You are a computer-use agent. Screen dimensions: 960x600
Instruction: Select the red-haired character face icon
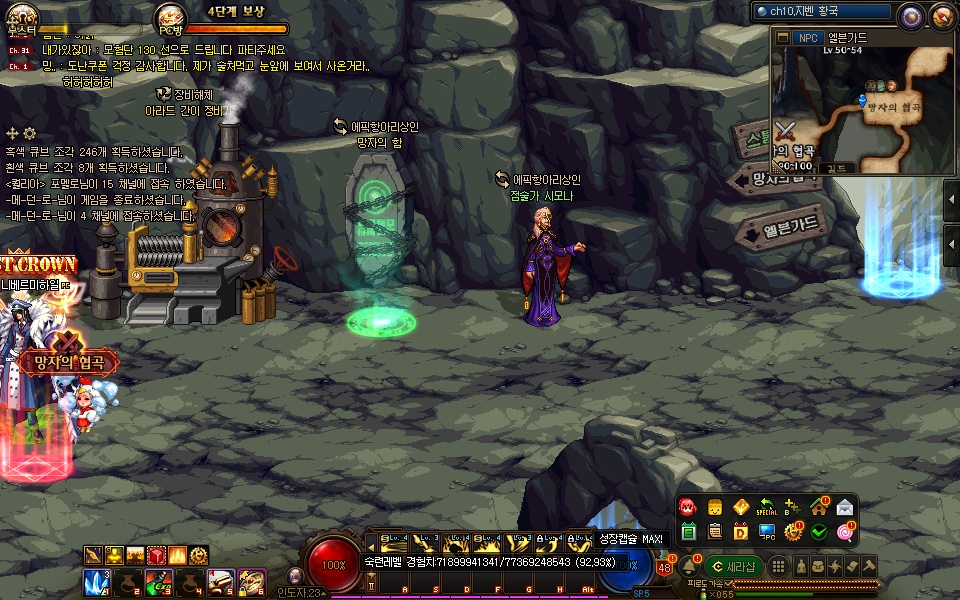pos(689,507)
